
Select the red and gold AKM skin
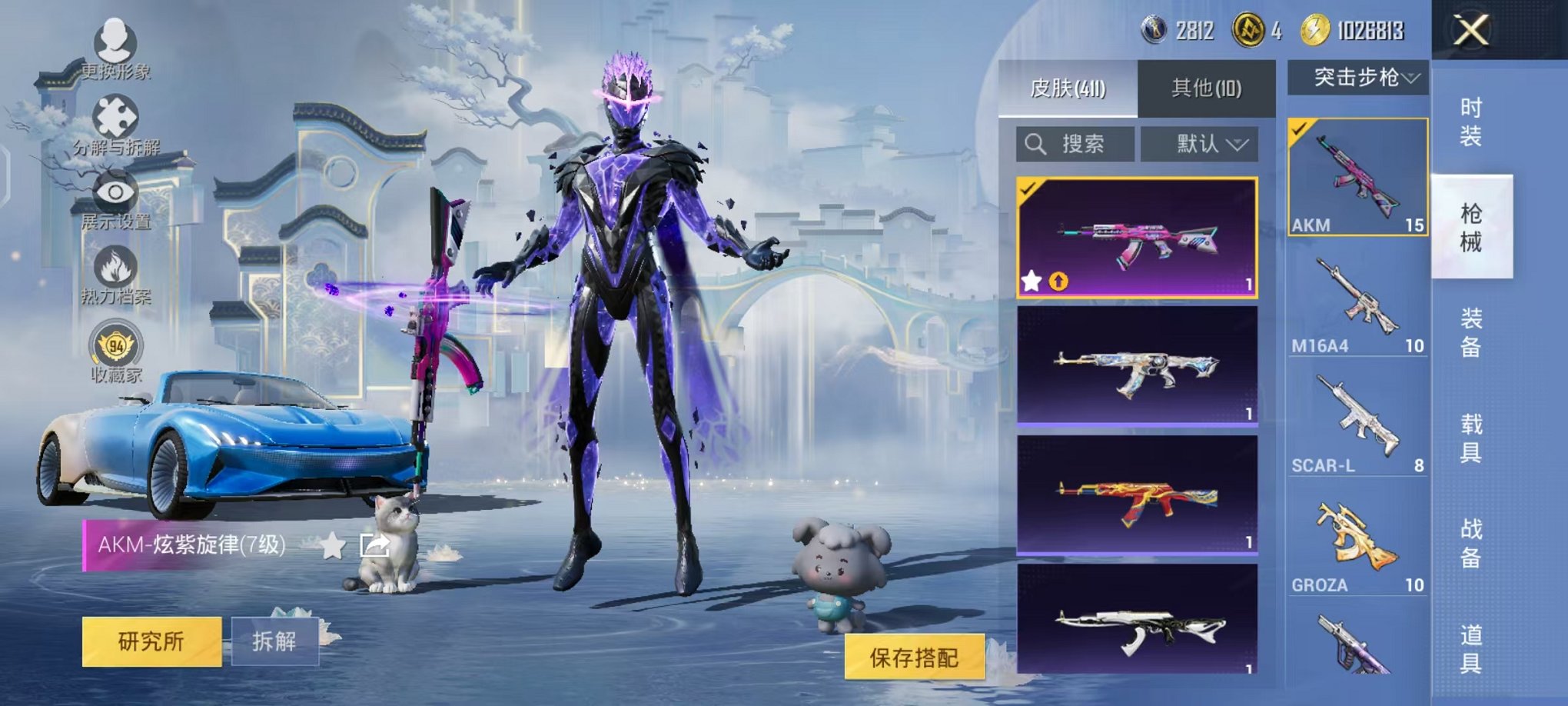pyautogui.click(x=1137, y=495)
